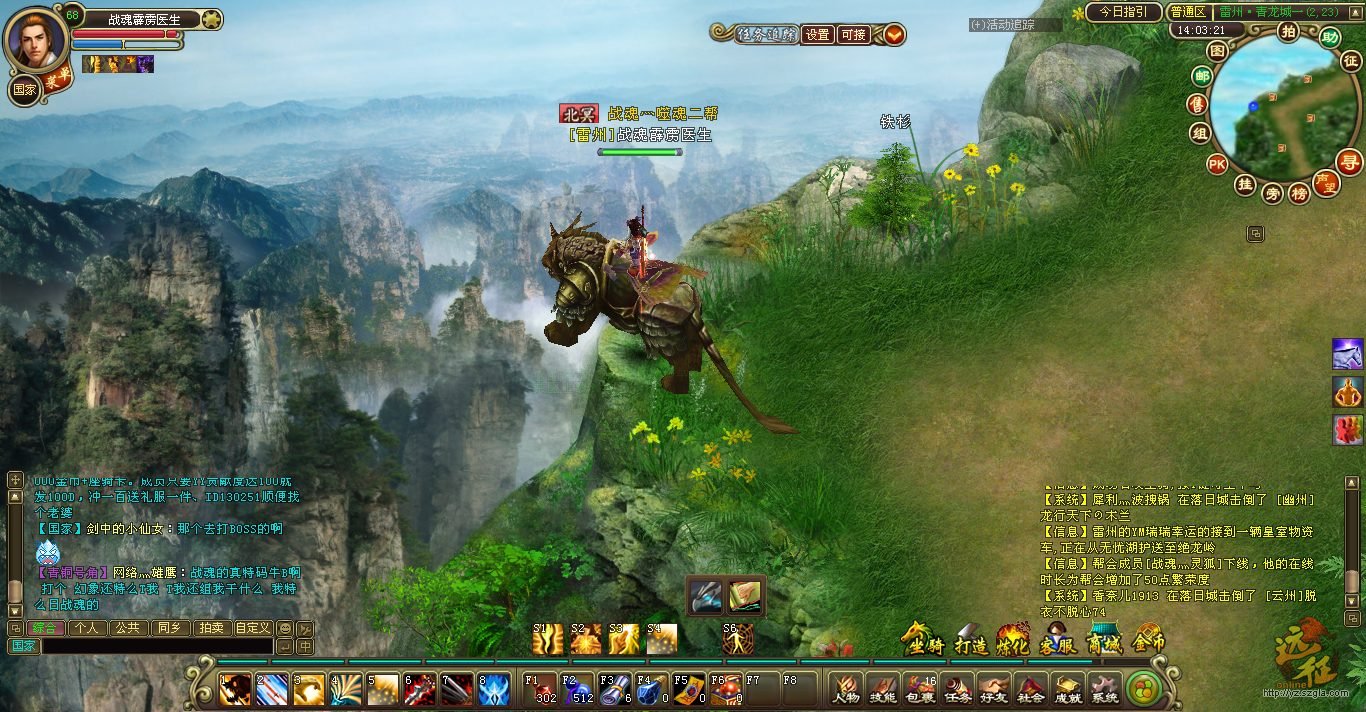Click the player portrait avatar
Viewport: 1366px width, 712px height.
[x=37, y=38]
